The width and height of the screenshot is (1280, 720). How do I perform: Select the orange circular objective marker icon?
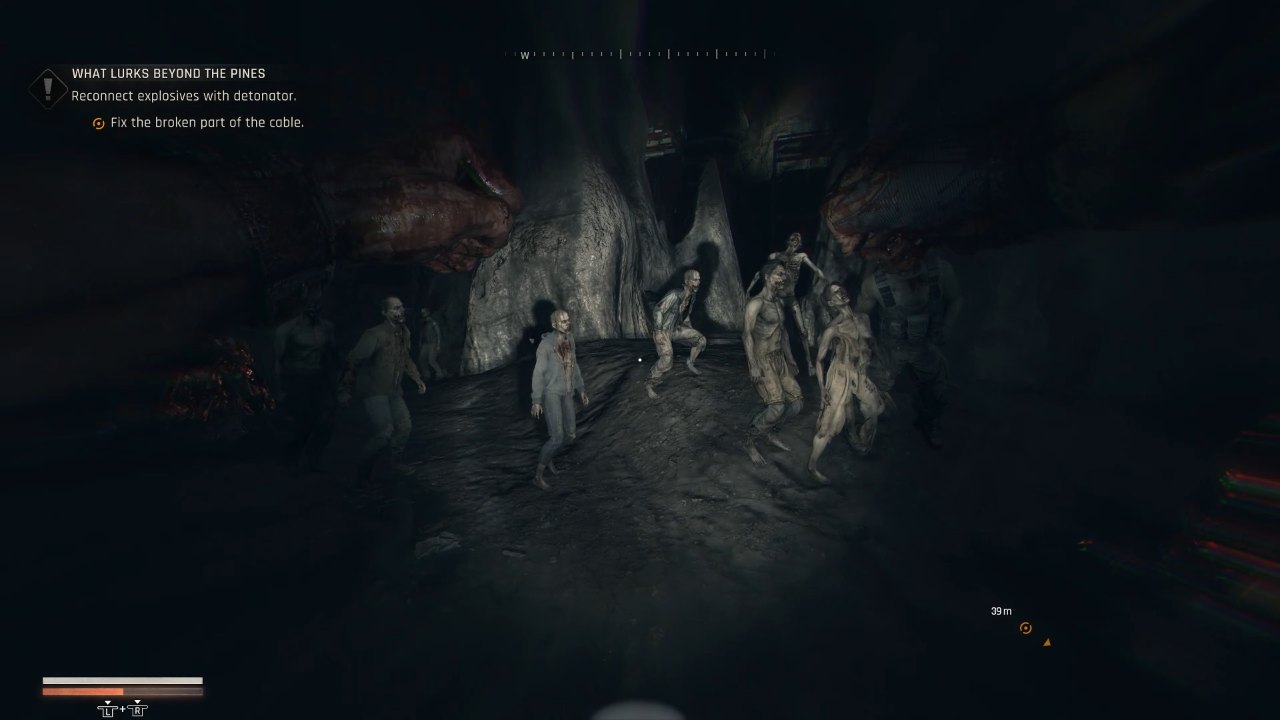(x=1025, y=628)
